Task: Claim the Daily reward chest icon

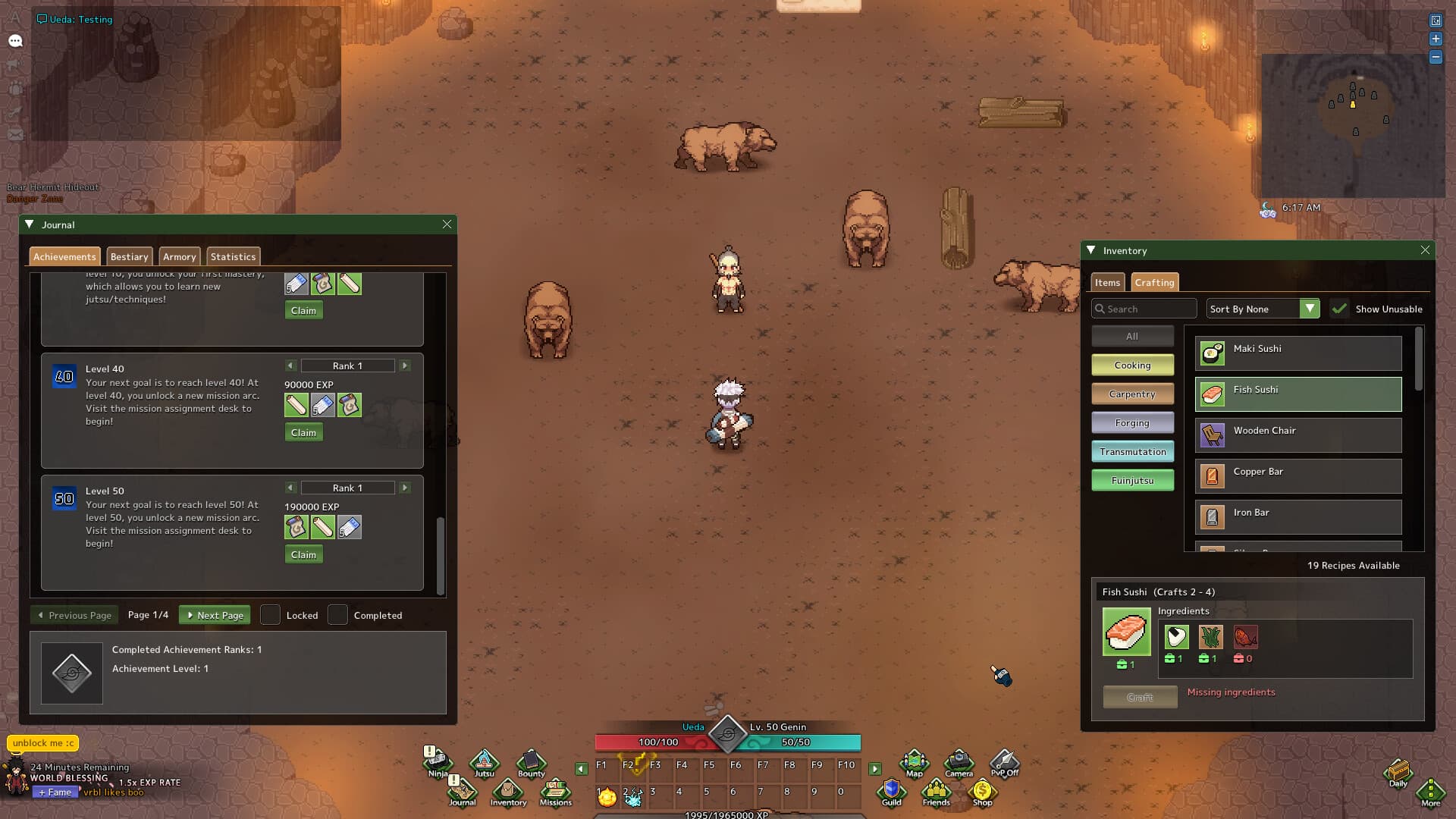Action: [x=1398, y=772]
